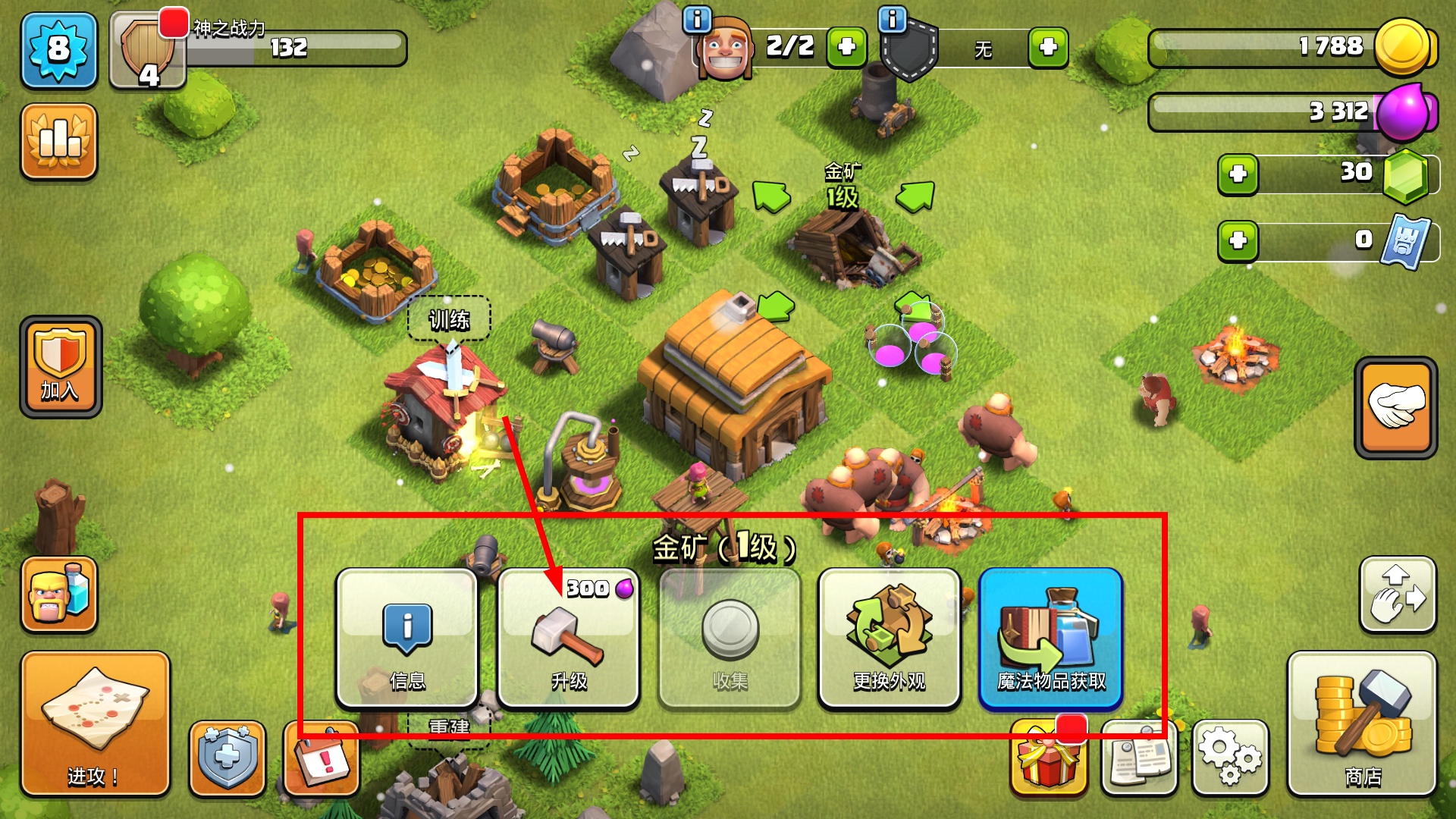
Task: Open the 商店 shop
Action: point(1362,724)
